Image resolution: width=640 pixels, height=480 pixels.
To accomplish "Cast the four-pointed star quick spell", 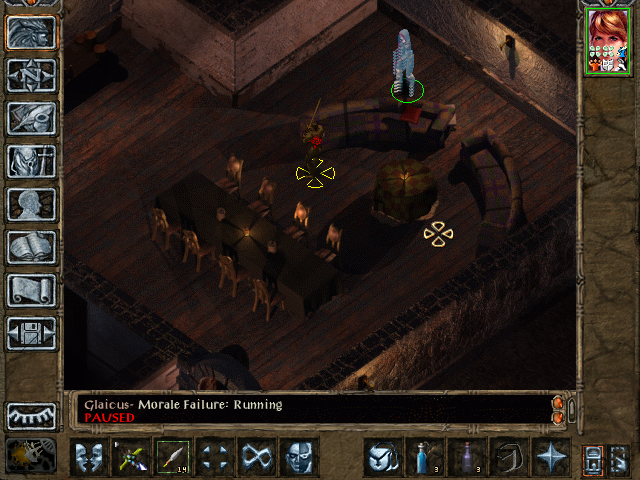I will click(x=550, y=458).
